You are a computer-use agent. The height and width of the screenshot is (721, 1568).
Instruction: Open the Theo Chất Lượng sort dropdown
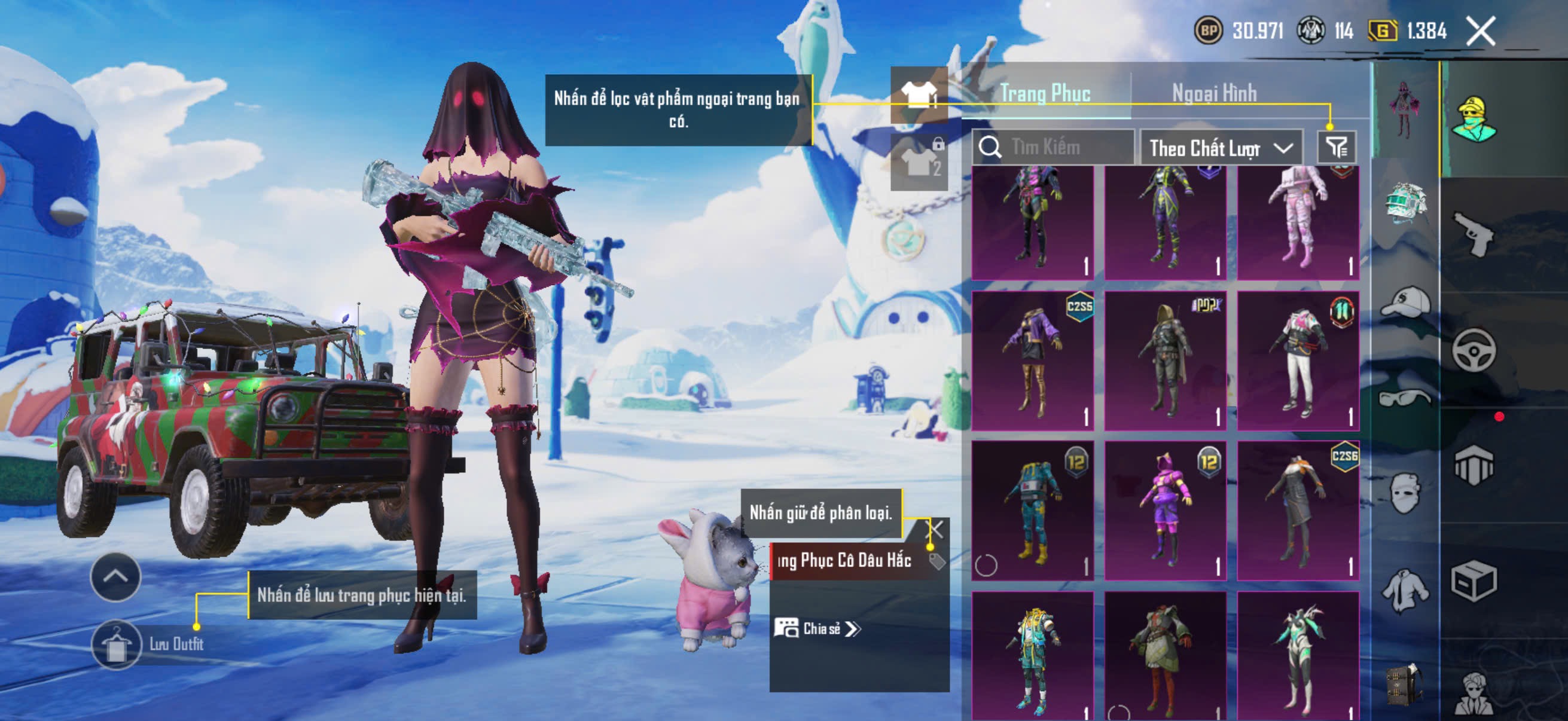pos(1220,148)
